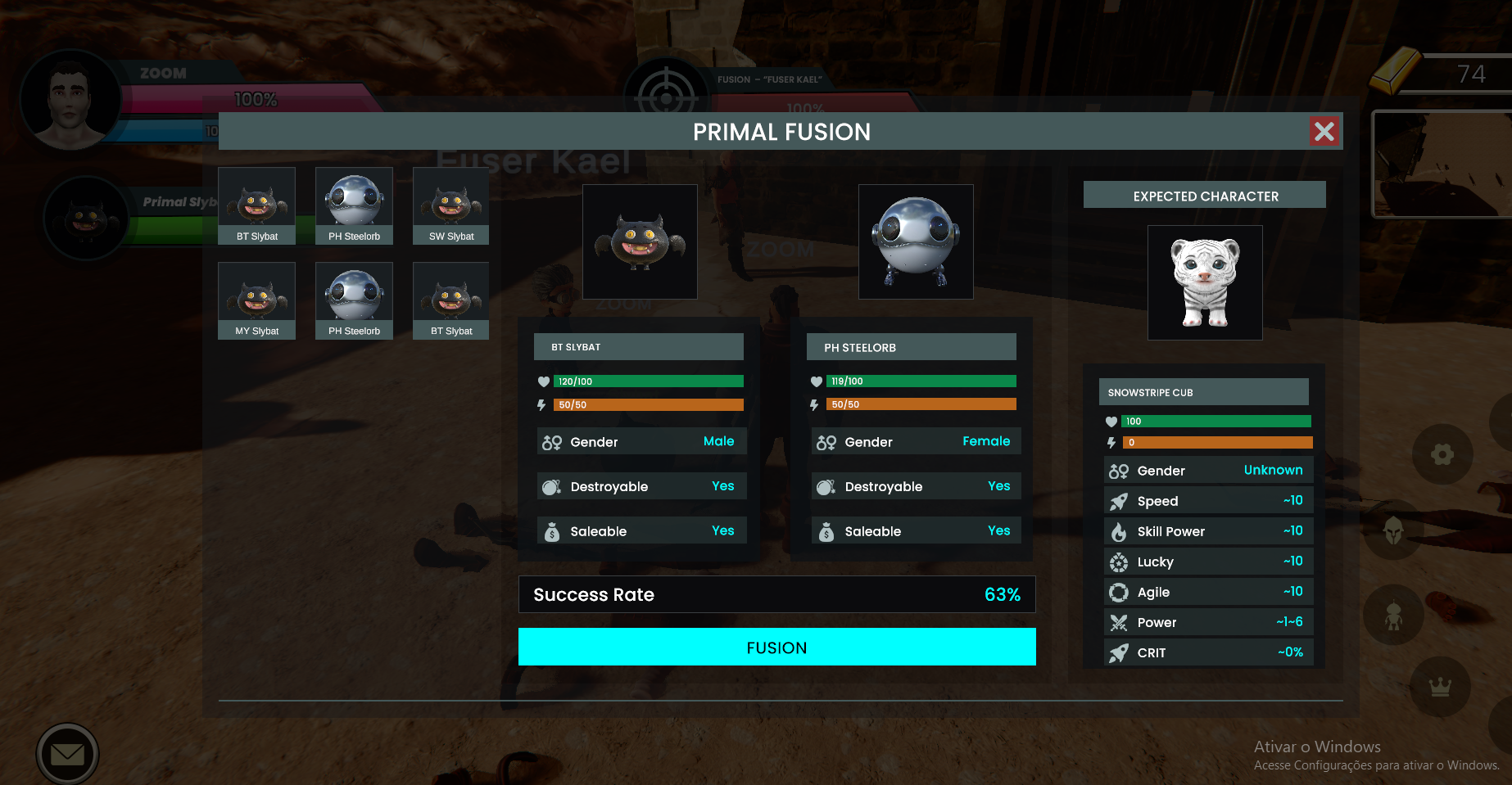Click the Snowstripe Cub health bar
1512x785 pixels.
(x=1215, y=421)
